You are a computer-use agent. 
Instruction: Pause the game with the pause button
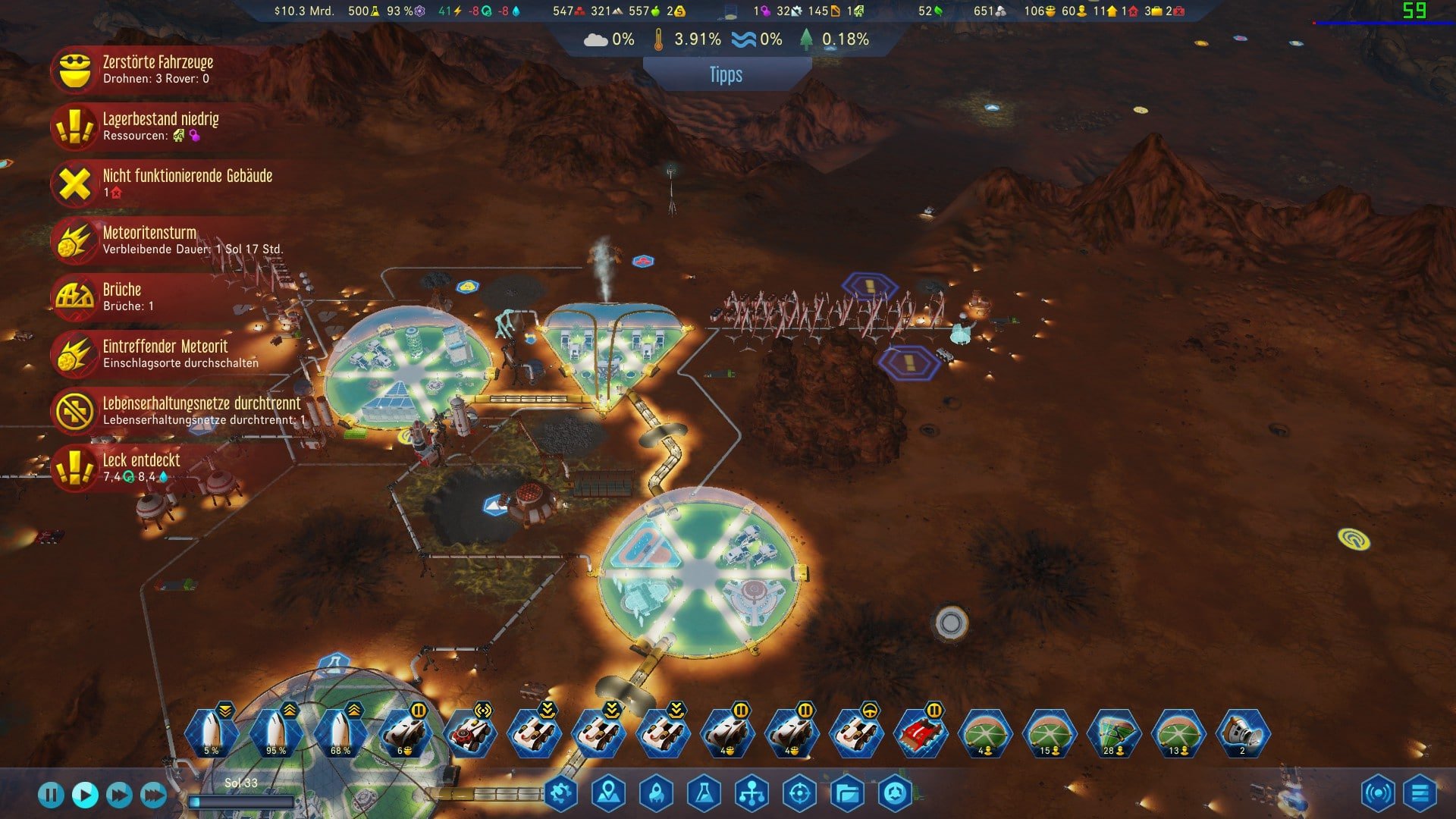[x=51, y=795]
